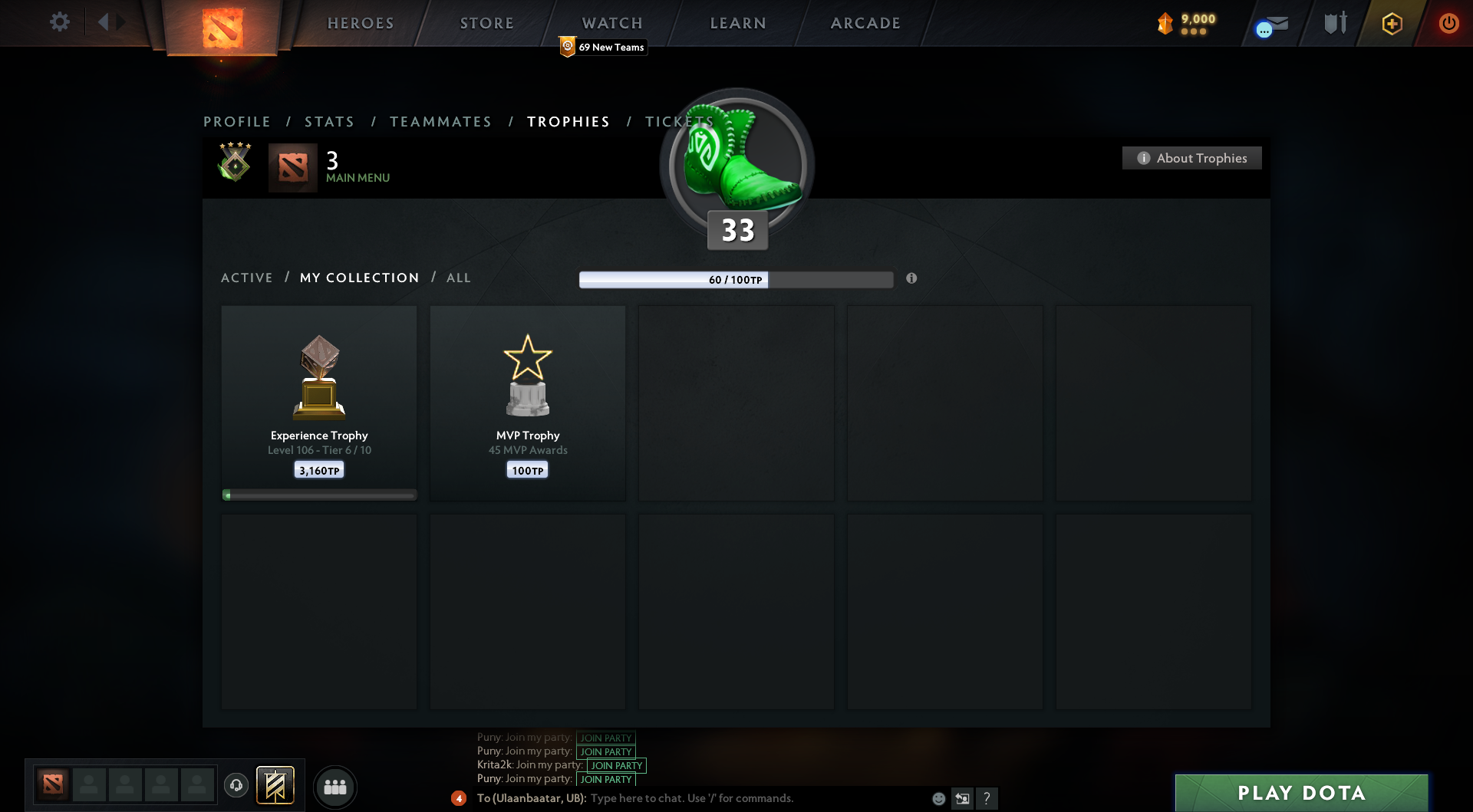
Task: Click the PLAY DOTA button
Action: [x=1302, y=793]
